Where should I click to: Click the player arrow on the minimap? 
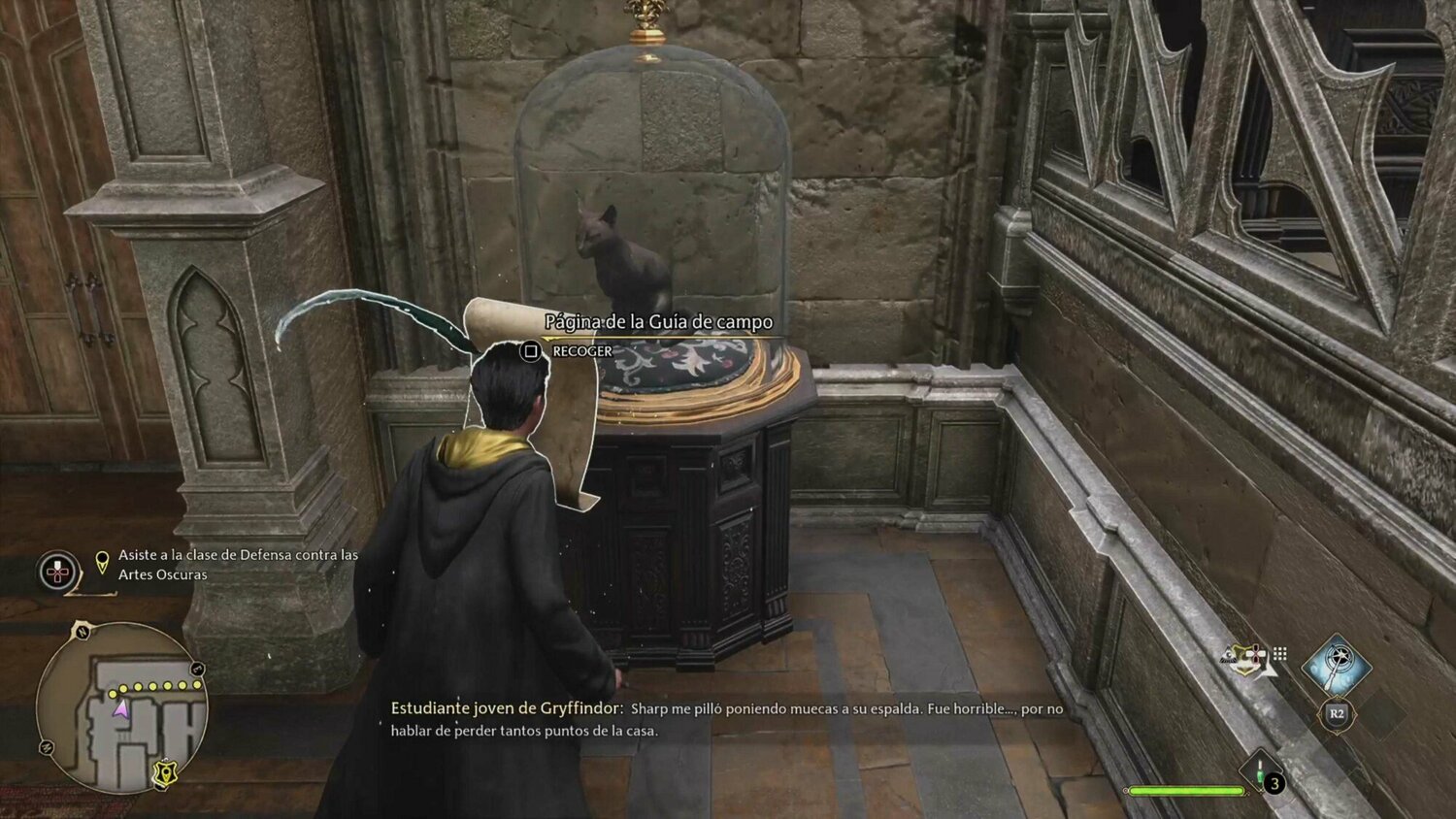click(121, 709)
